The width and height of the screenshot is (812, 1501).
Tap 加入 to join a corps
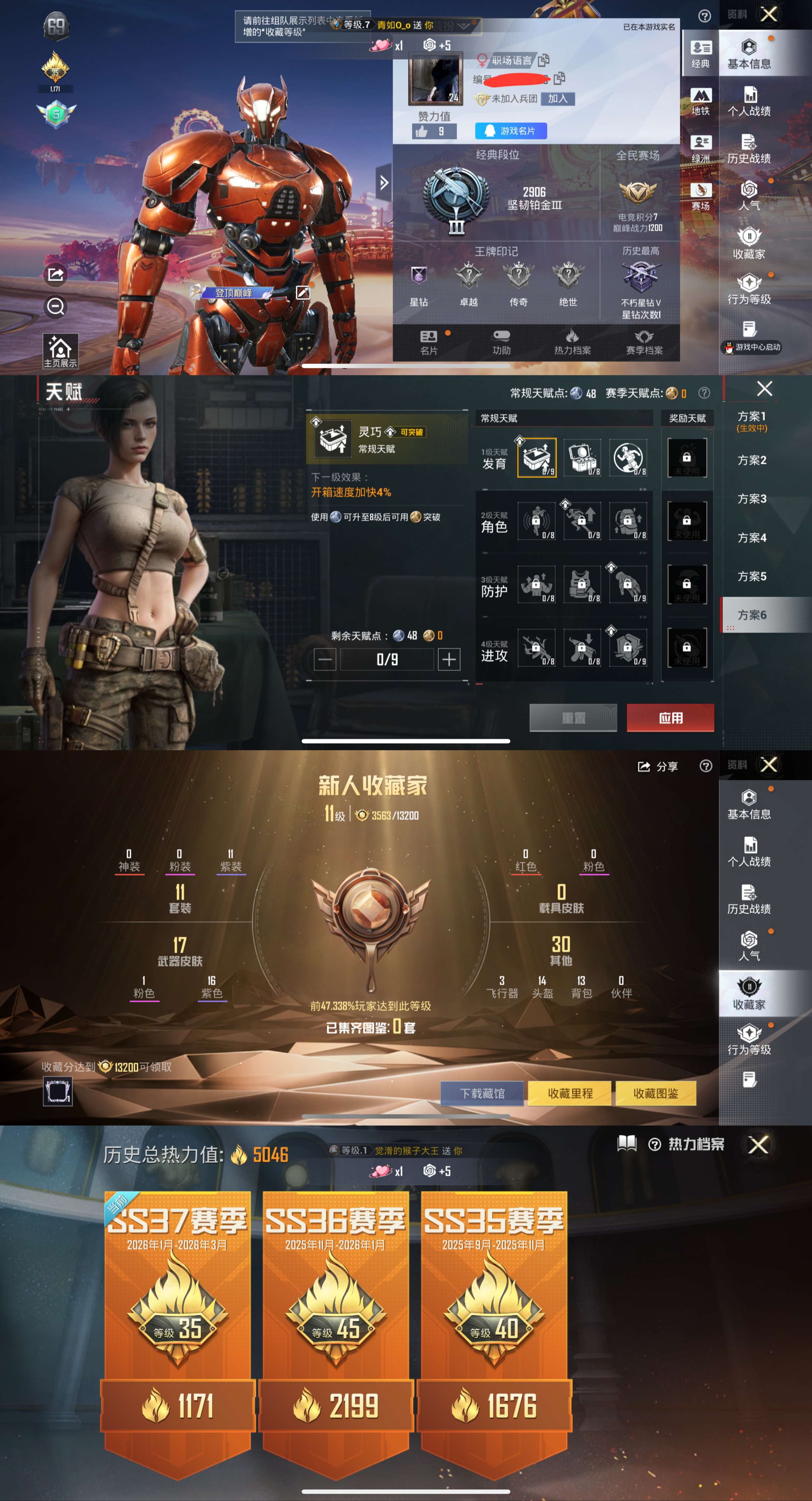(557, 99)
